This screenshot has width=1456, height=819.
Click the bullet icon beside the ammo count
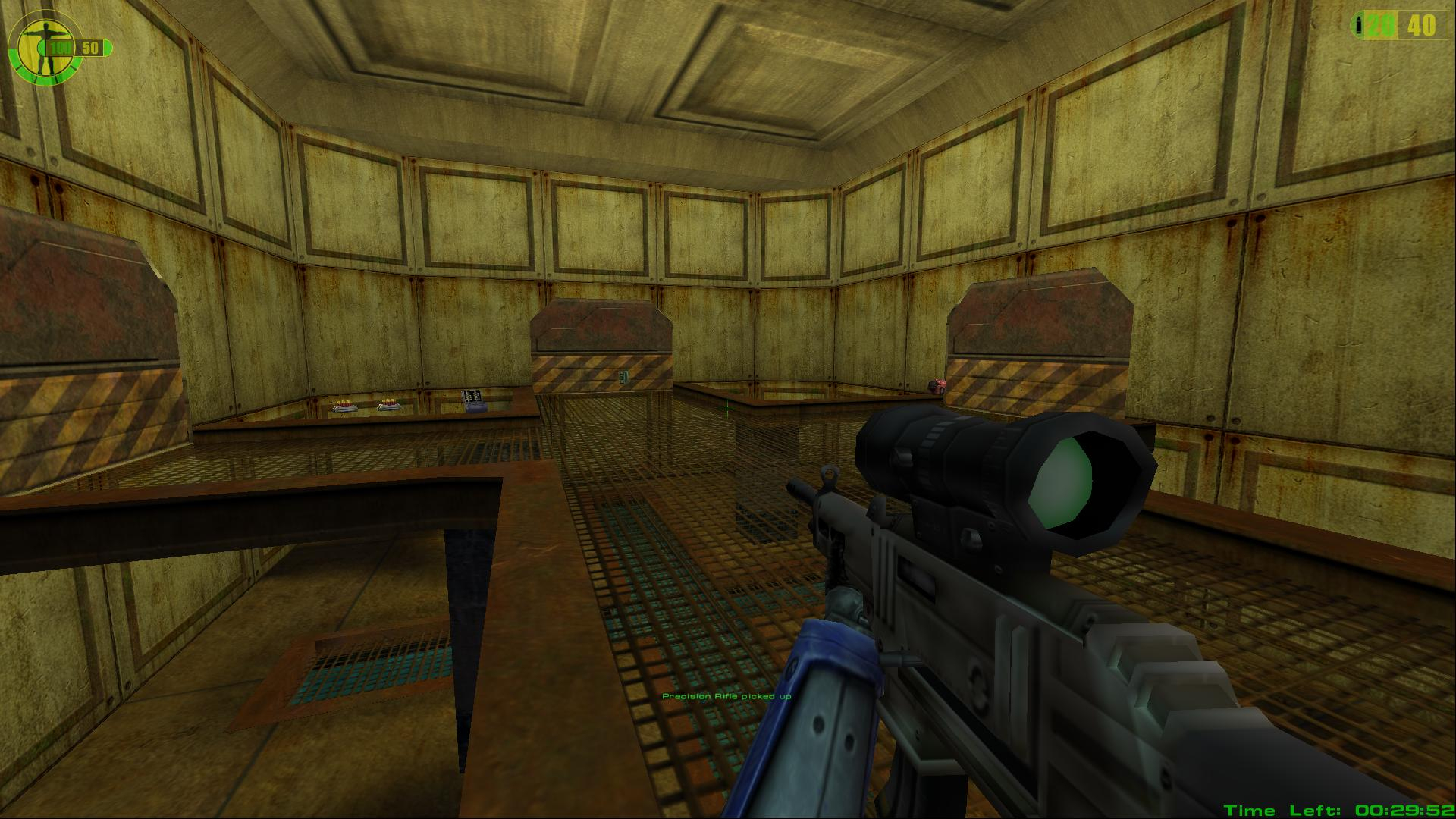point(1360,25)
